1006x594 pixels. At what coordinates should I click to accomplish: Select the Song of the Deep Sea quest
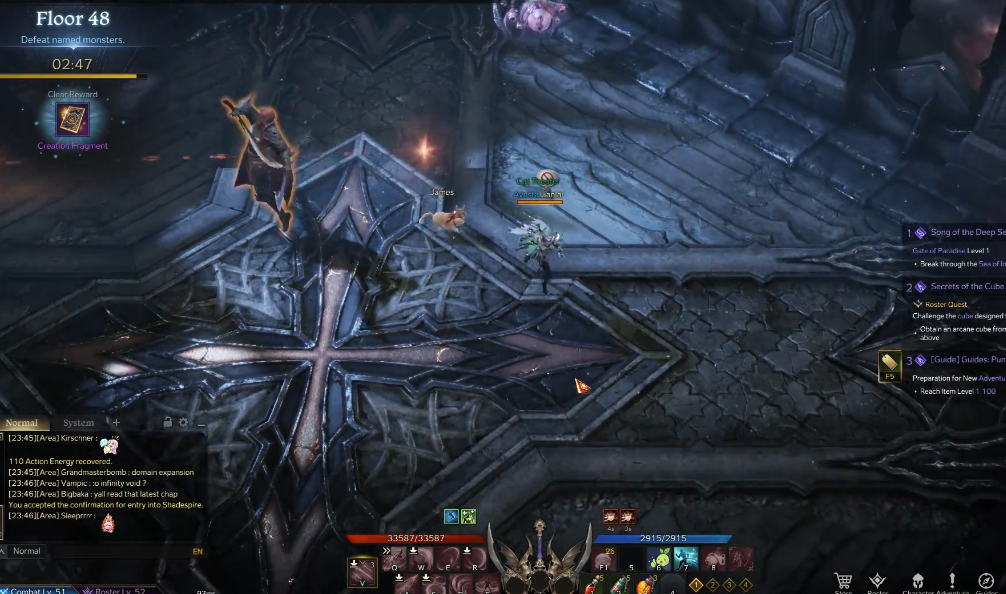[966, 232]
